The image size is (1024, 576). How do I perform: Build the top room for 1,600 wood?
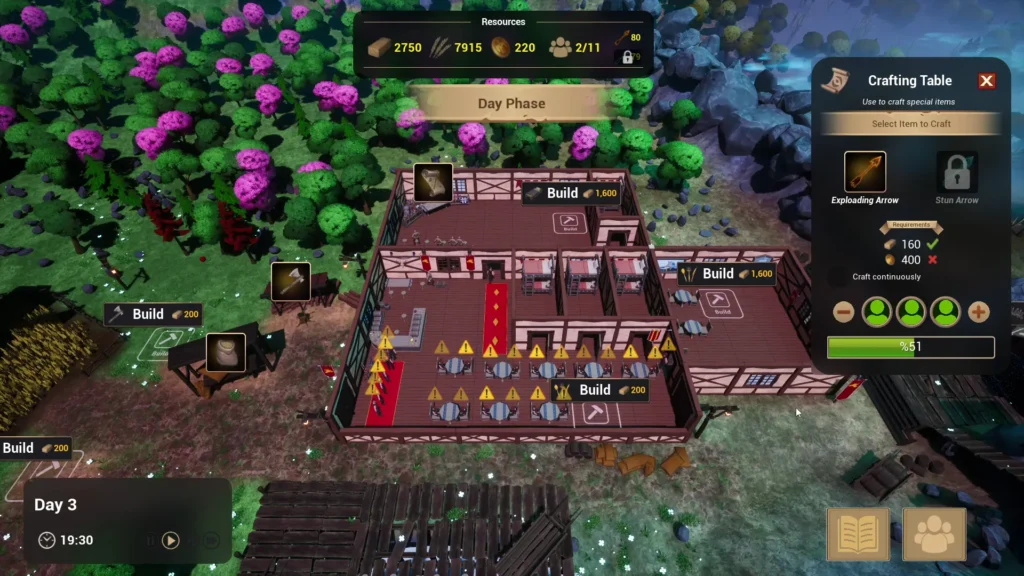[571, 193]
